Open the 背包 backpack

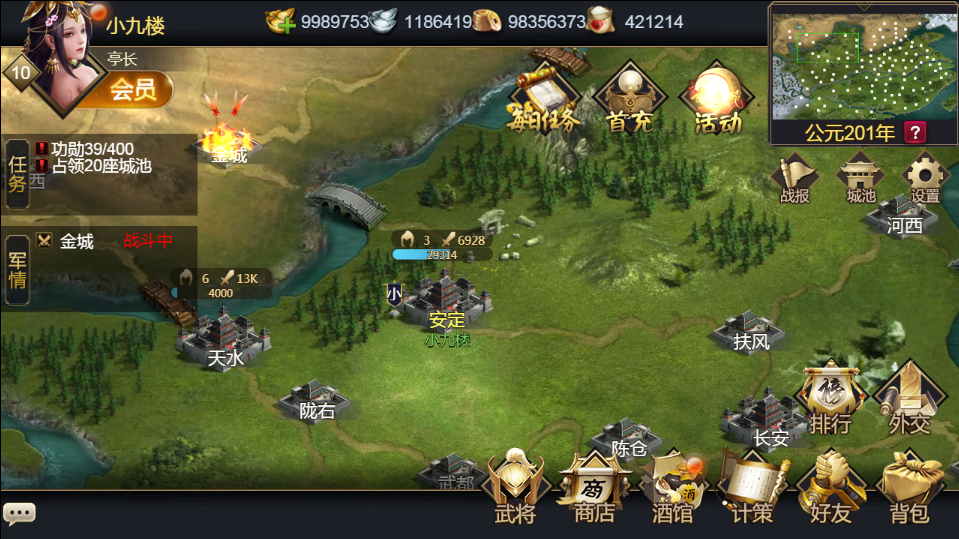point(909,488)
